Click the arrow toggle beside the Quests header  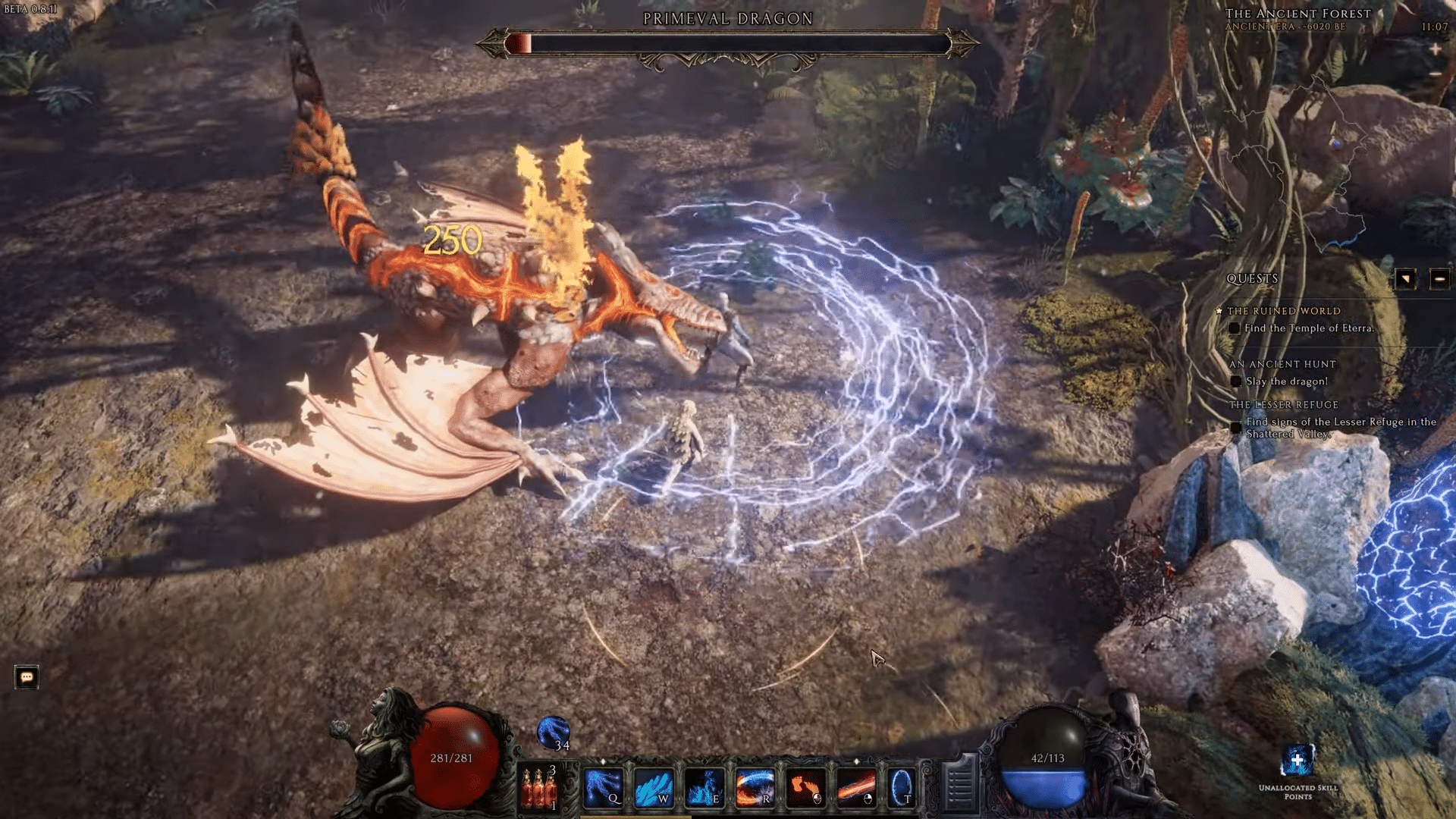coord(1404,278)
